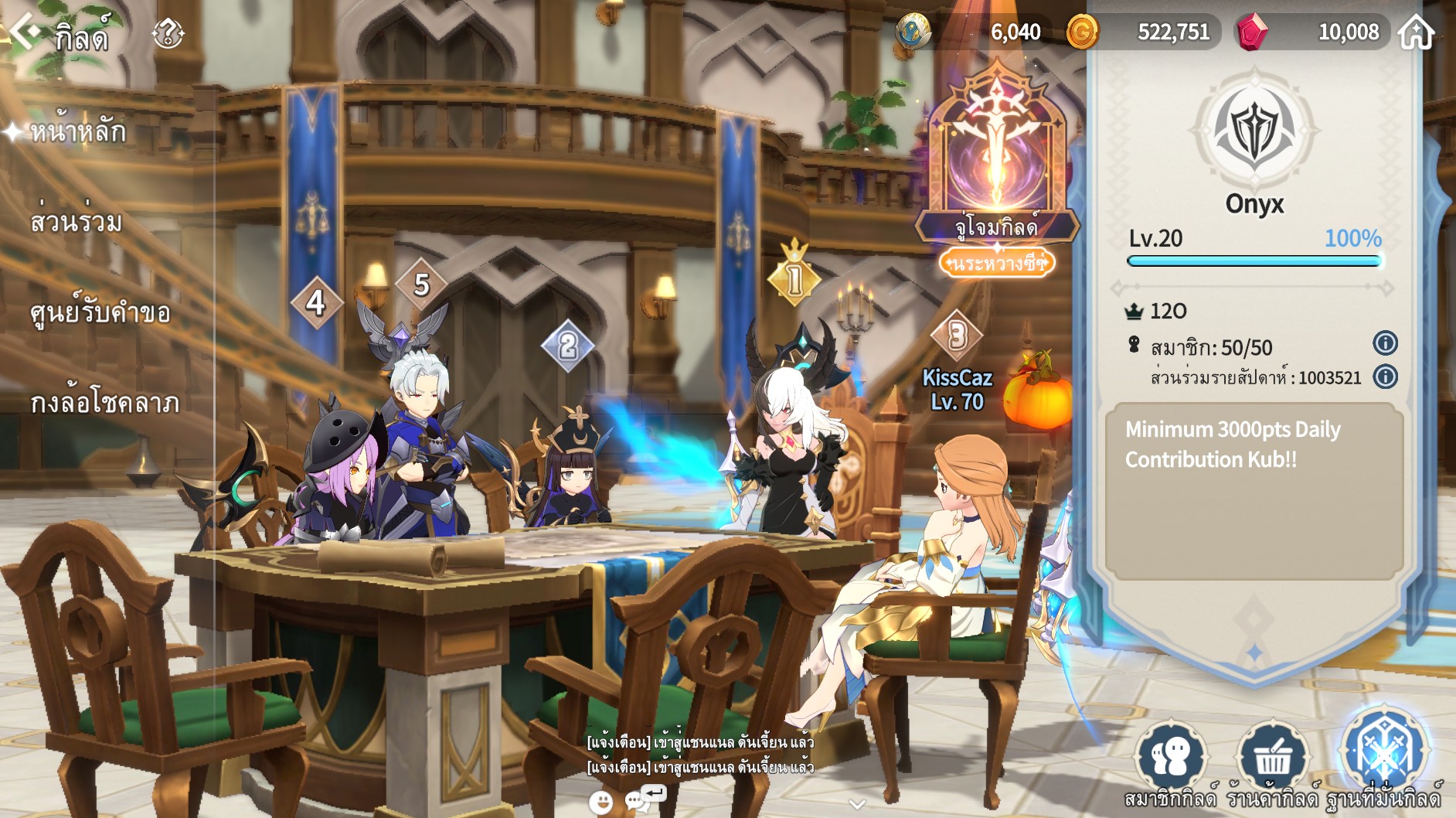Screen dimensions: 1456x818
Task: Open ศูนย์รับคำขอ request center
Action: (100, 312)
